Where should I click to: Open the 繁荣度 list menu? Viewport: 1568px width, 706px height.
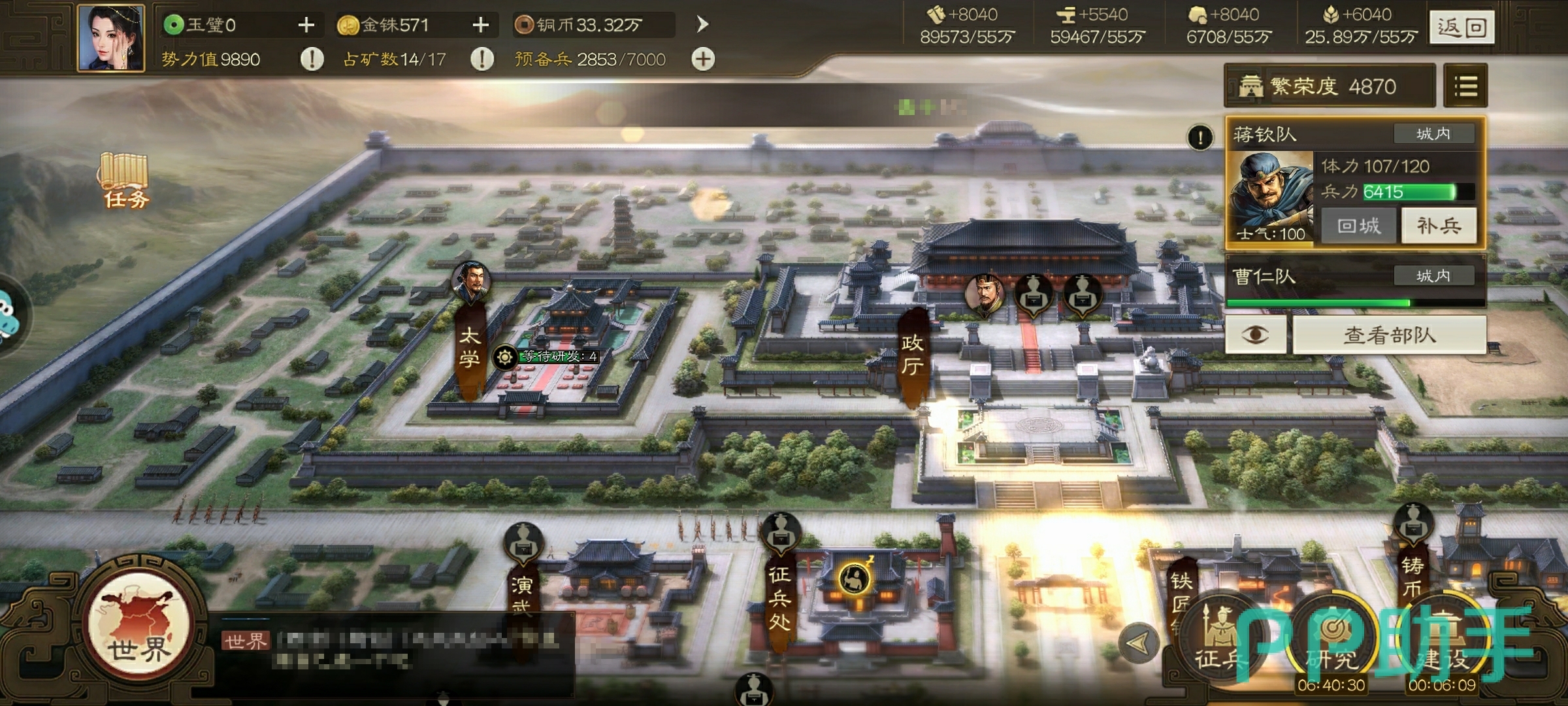(1465, 86)
